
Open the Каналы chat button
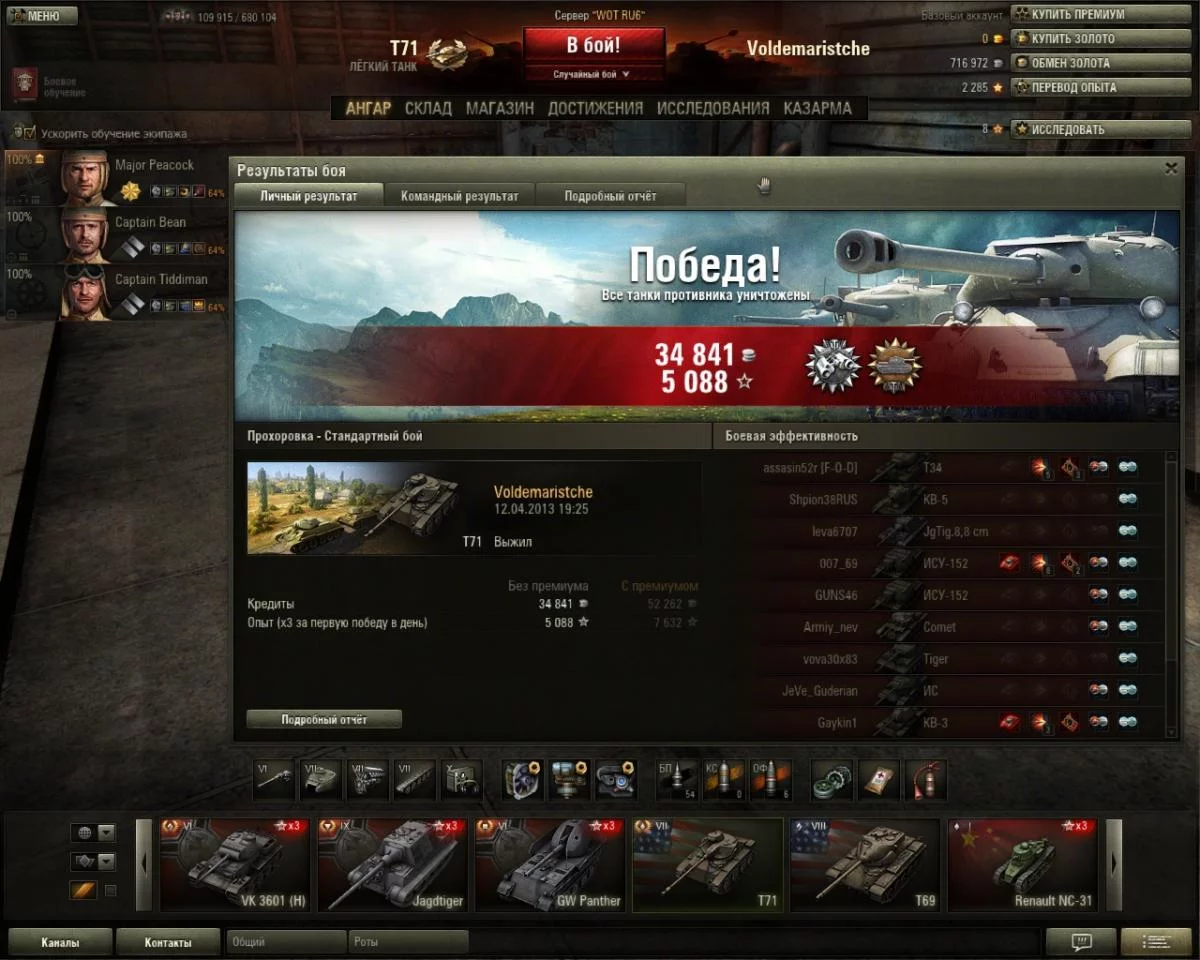coord(60,942)
